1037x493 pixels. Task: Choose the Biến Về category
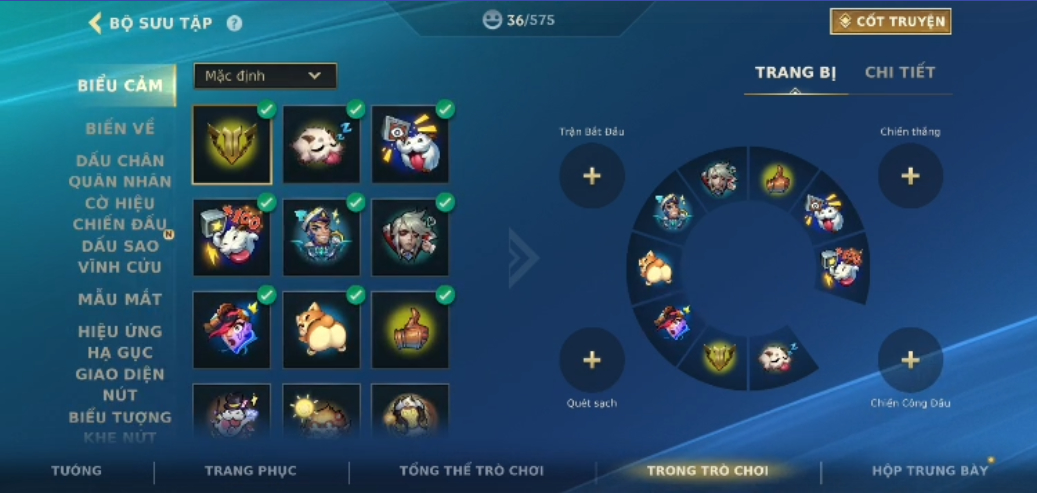[120, 128]
